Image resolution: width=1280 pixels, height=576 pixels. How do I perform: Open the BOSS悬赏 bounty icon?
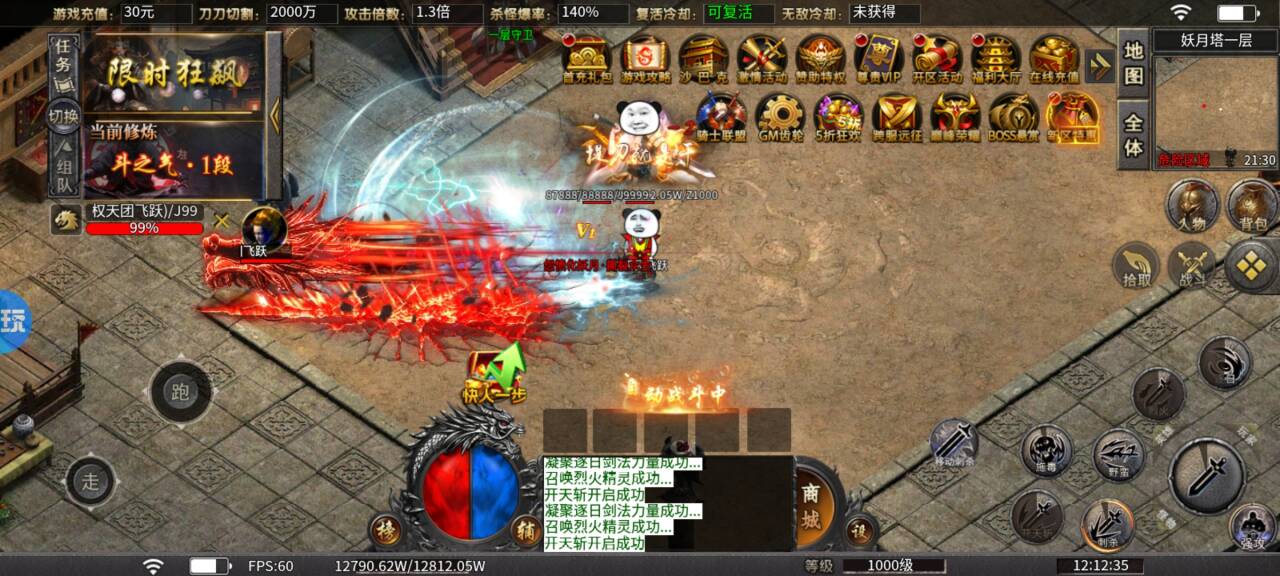tap(1013, 118)
